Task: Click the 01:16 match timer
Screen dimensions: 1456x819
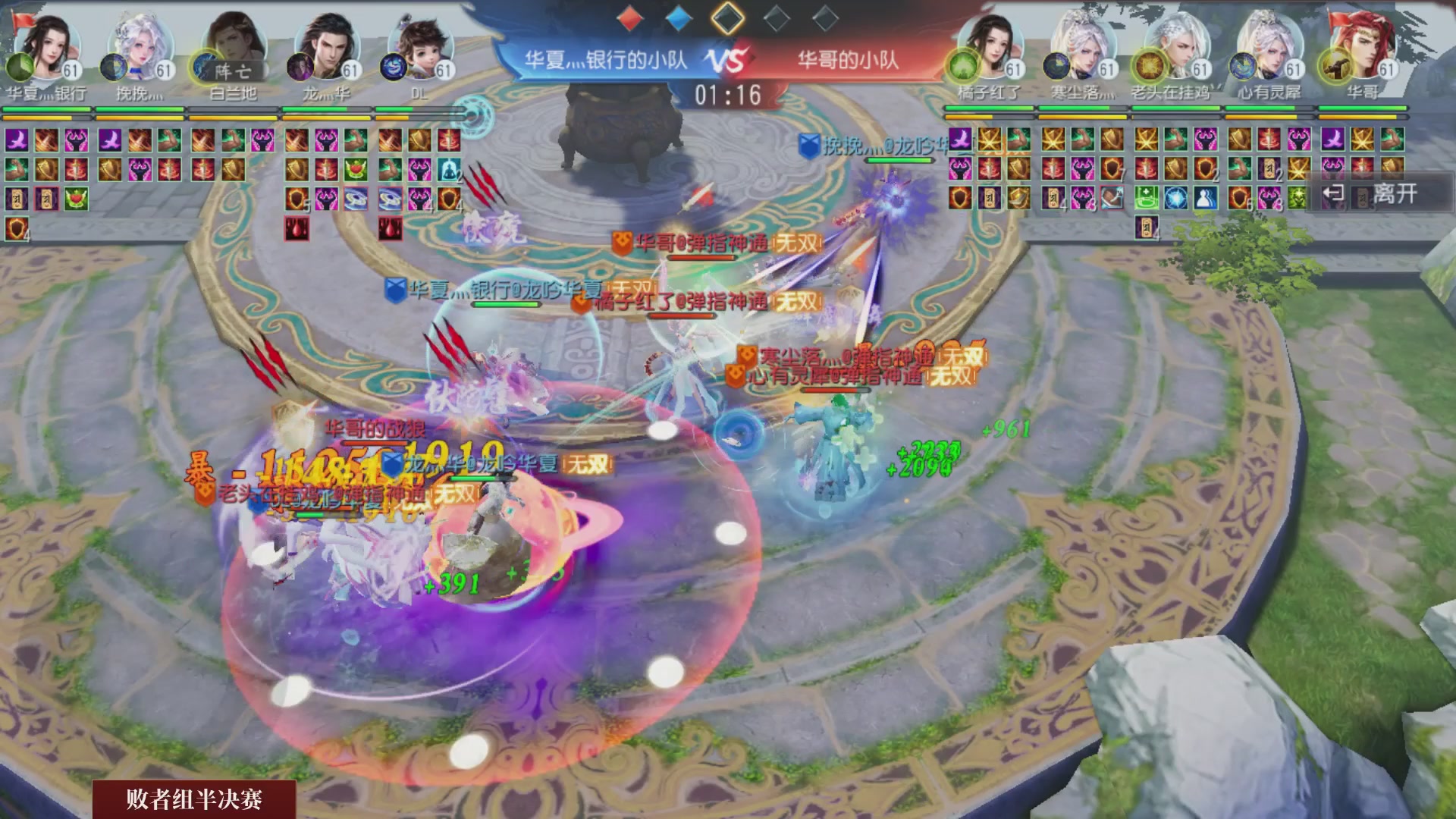Action: [728, 94]
